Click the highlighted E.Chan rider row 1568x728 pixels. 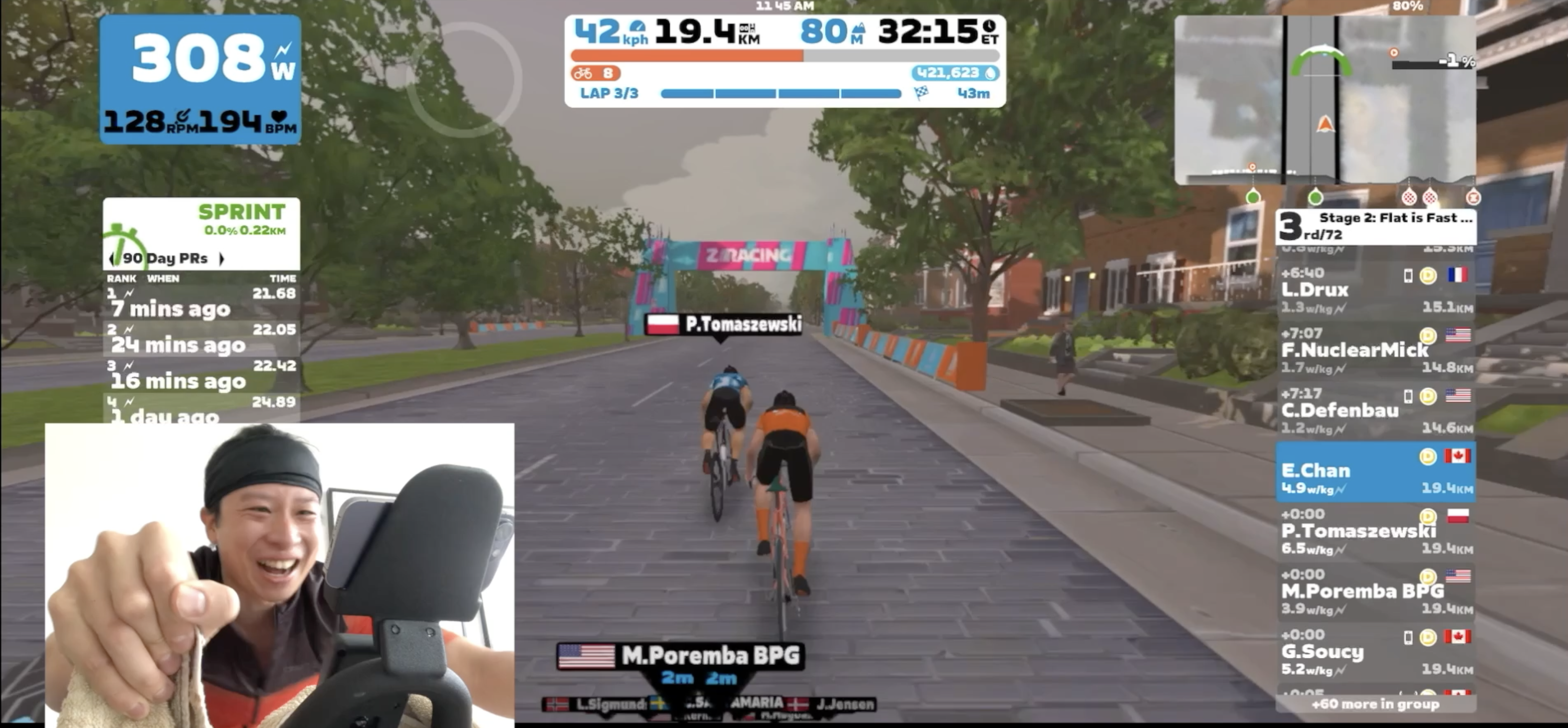pyautogui.click(x=1375, y=472)
